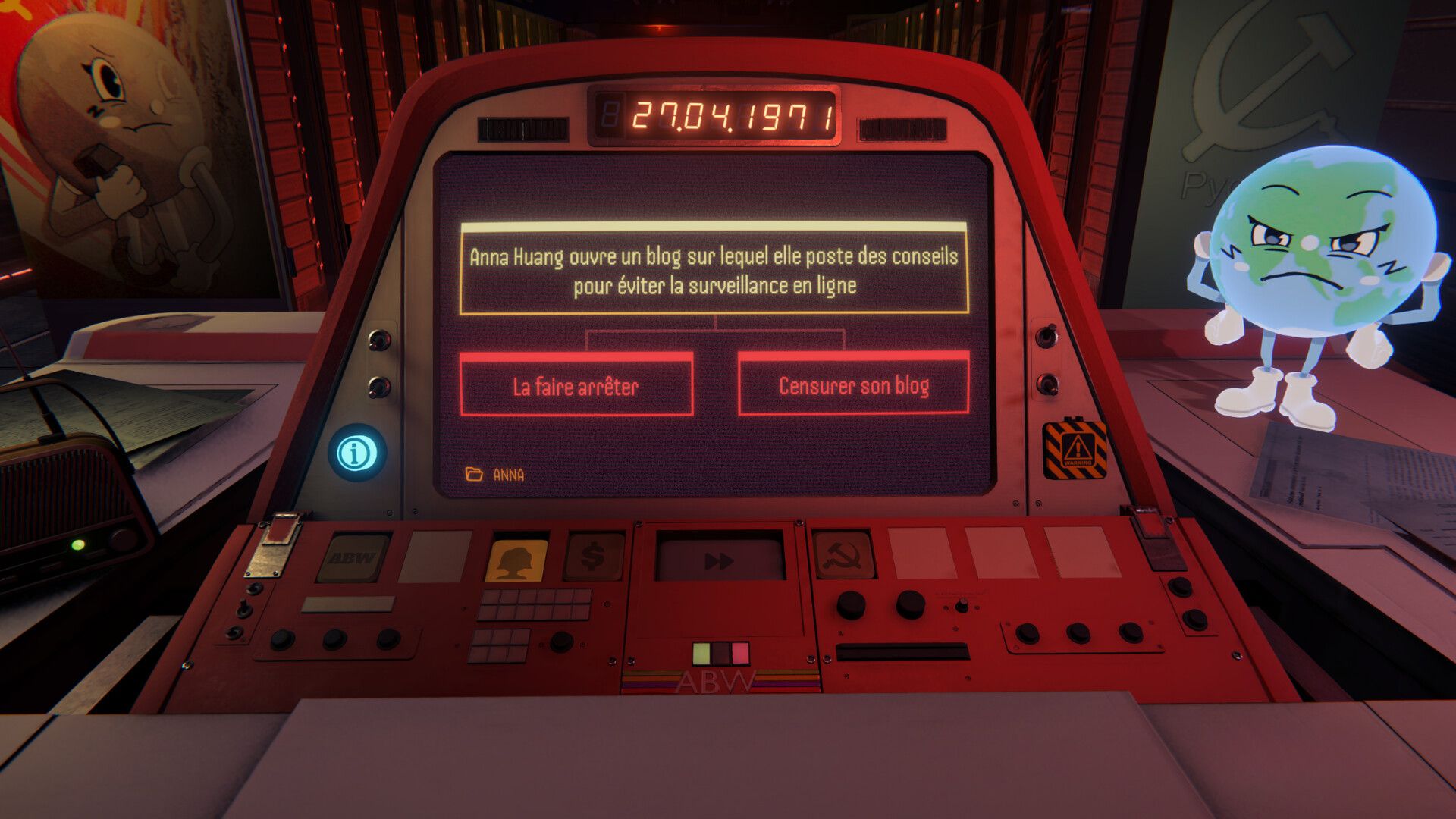1456x819 pixels.
Task: Select the dollar sign button
Action: 595,557
